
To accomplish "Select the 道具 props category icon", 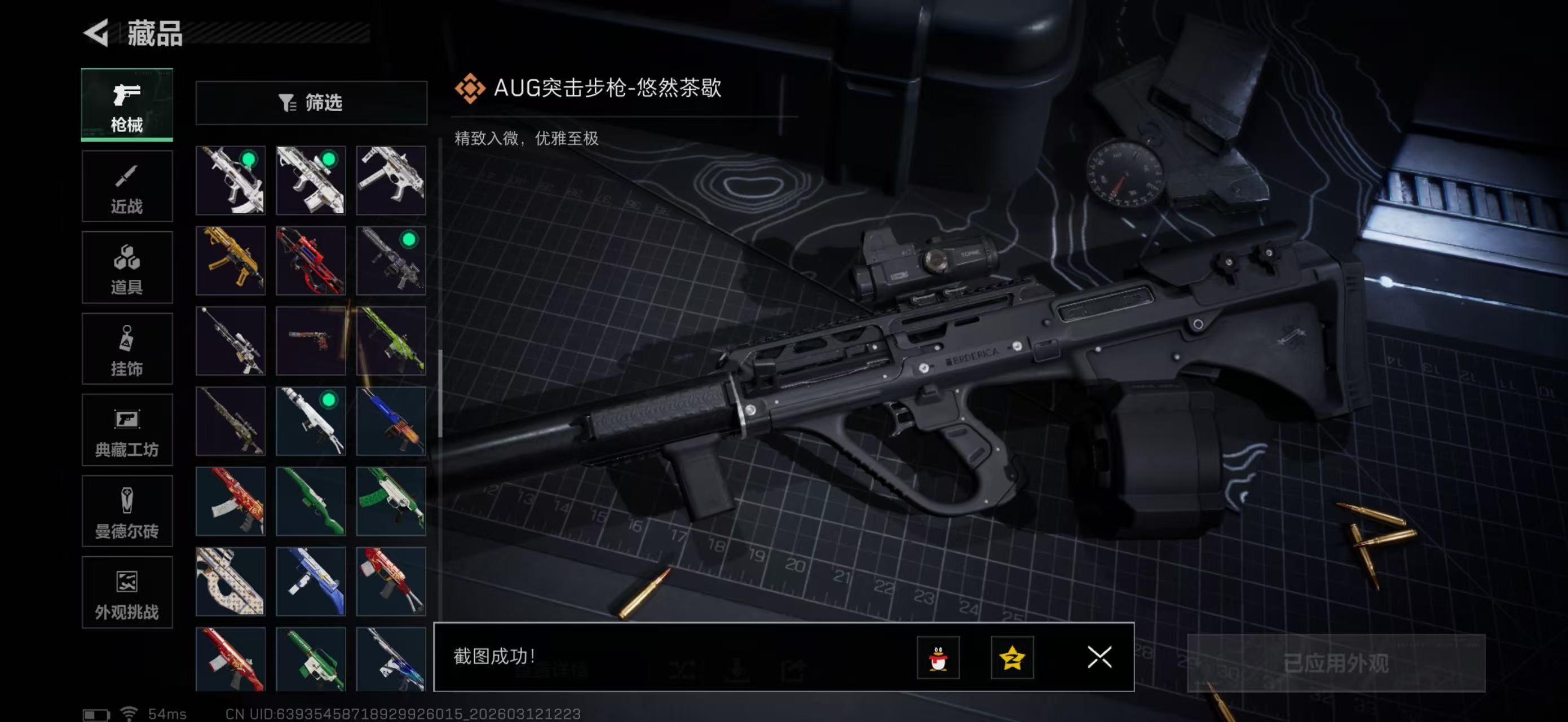I will (x=127, y=268).
